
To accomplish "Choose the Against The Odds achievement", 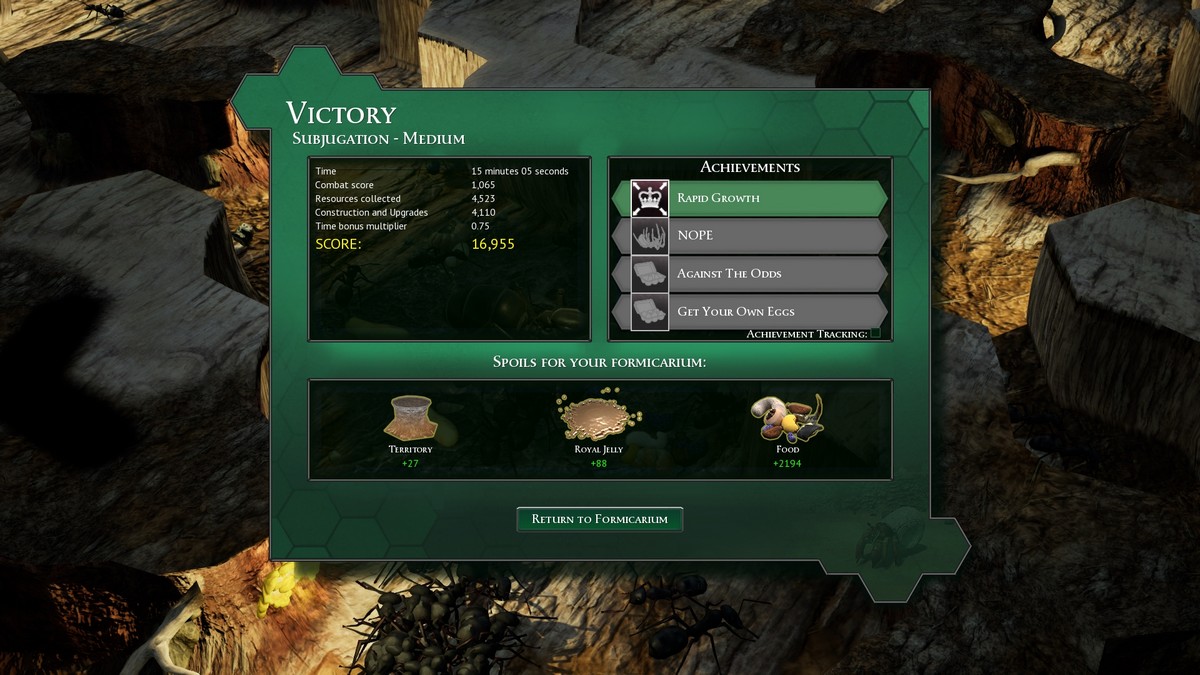I will (x=750, y=274).
